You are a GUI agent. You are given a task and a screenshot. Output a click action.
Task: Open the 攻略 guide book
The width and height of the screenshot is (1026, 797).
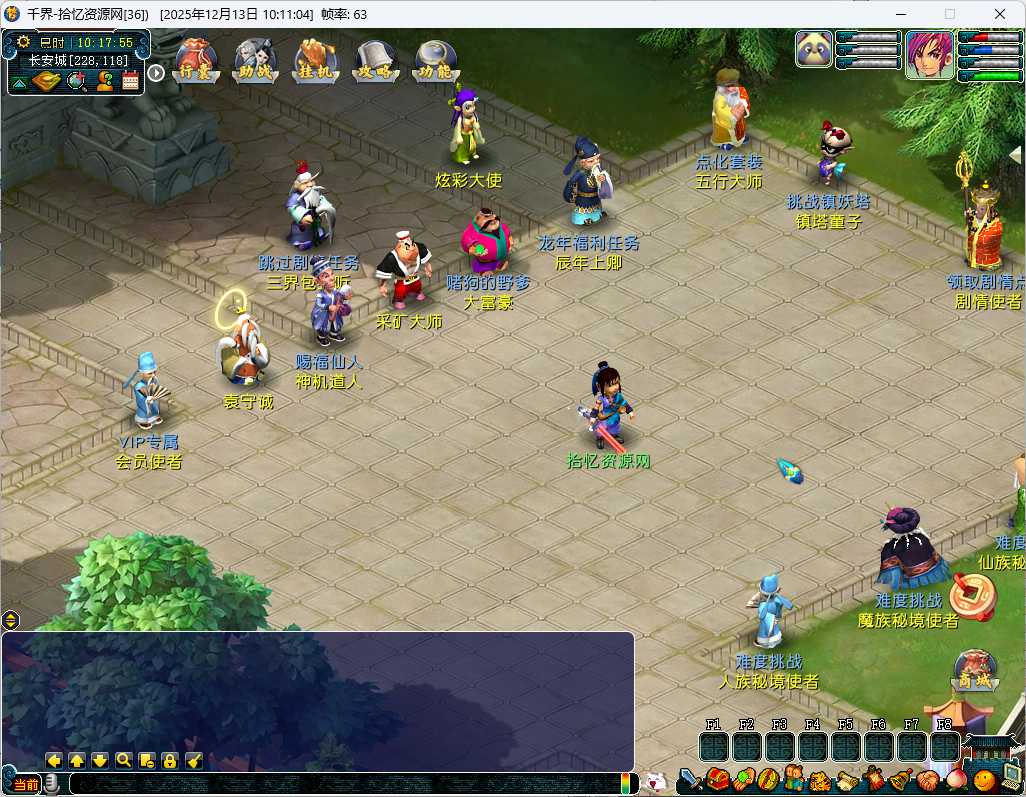[375, 61]
